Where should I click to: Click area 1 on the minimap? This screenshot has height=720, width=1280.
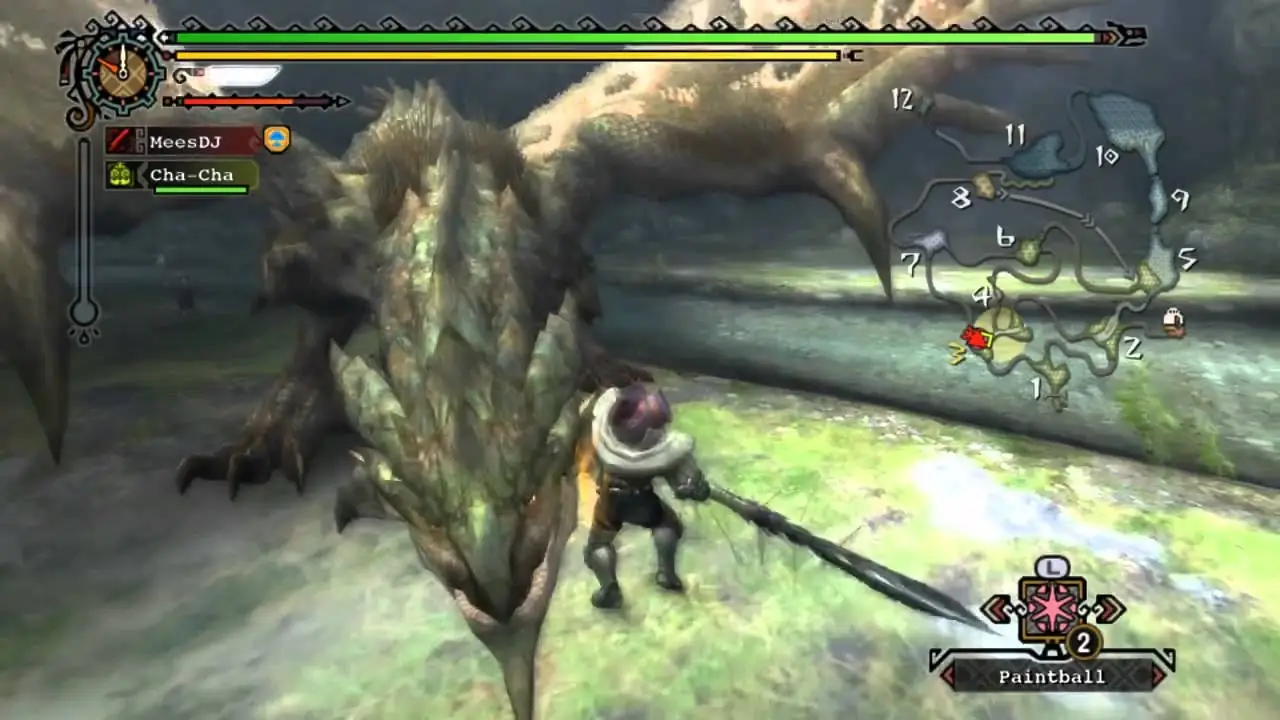click(x=1036, y=387)
